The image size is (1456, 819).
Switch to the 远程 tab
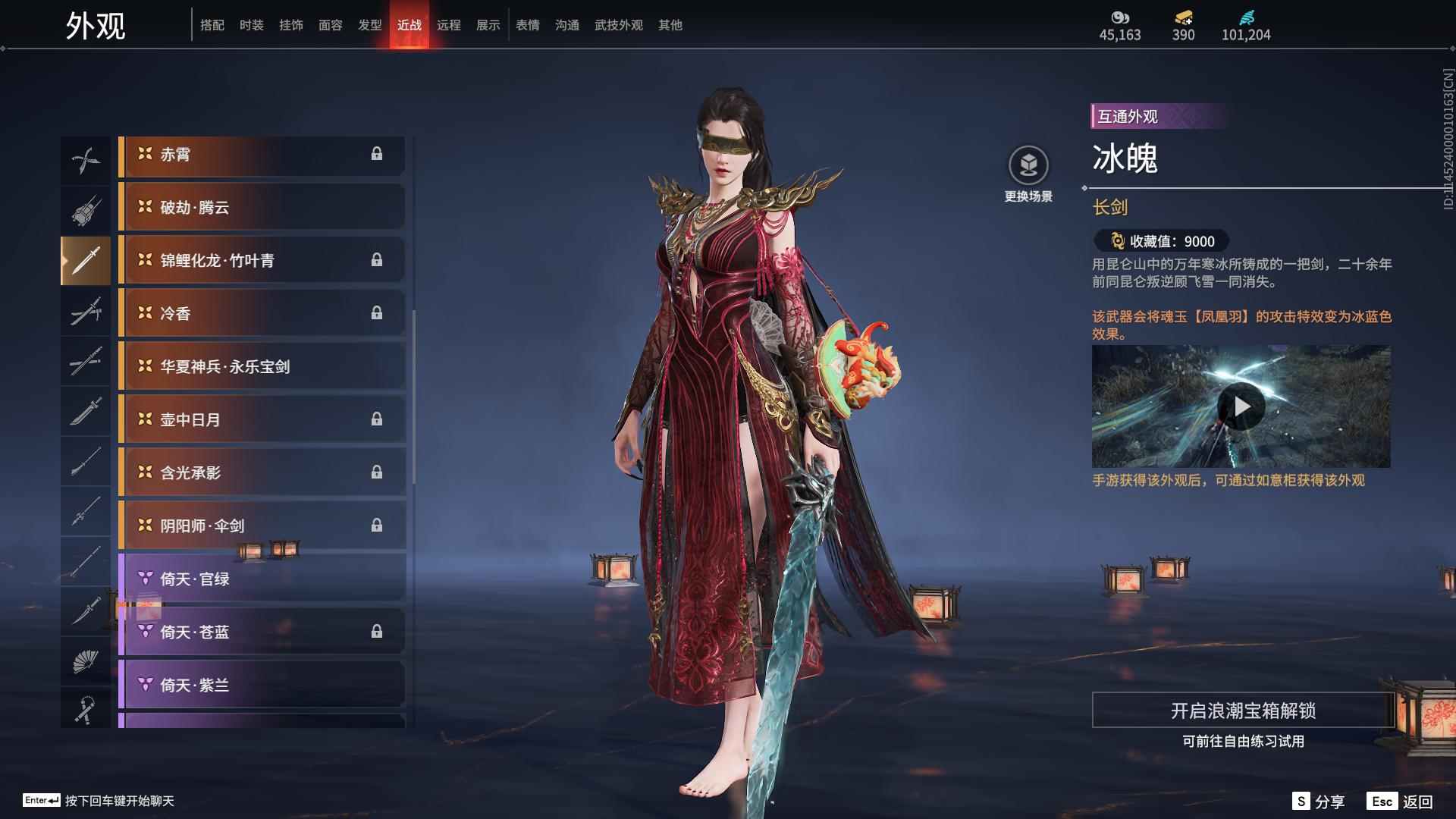coord(448,25)
